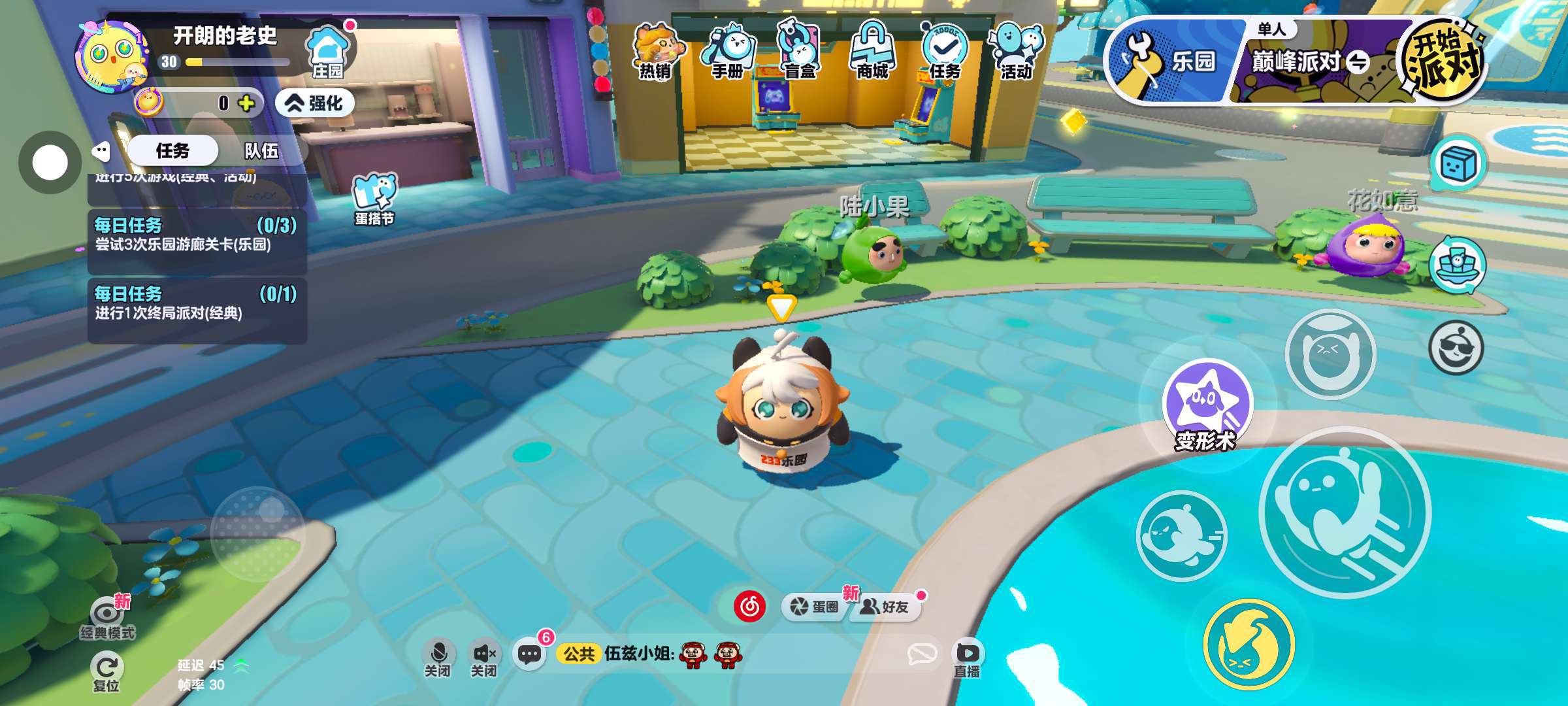The height and width of the screenshot is (706, 1568).
Task: Open the 活动 events menu
Action: tap(1017, 51)
